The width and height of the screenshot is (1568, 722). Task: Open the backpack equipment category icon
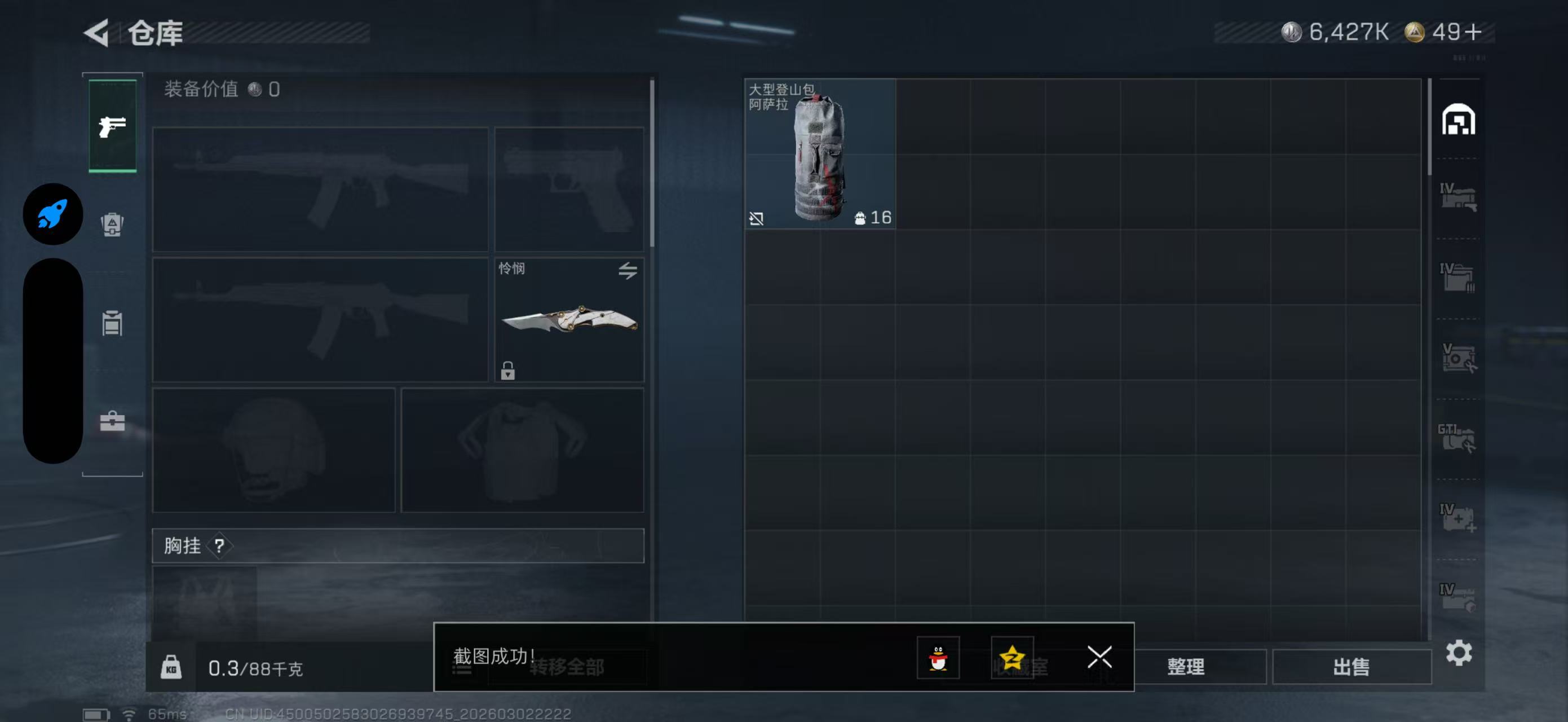pyautogui.click(x=112, y=225)
